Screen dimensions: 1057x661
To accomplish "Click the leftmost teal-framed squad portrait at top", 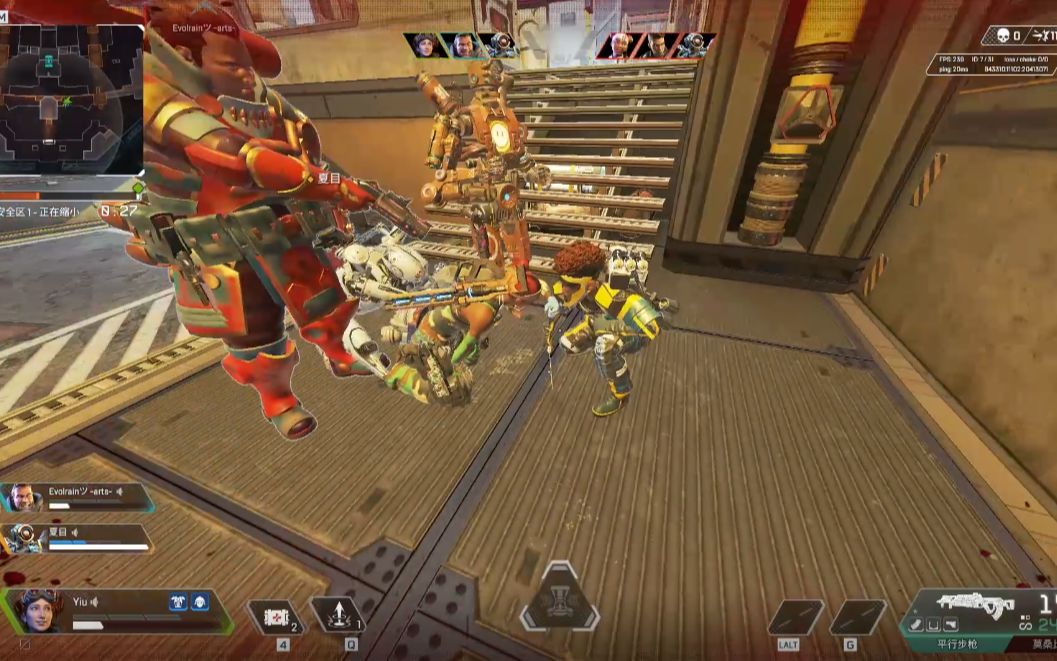I will point(425,45).
